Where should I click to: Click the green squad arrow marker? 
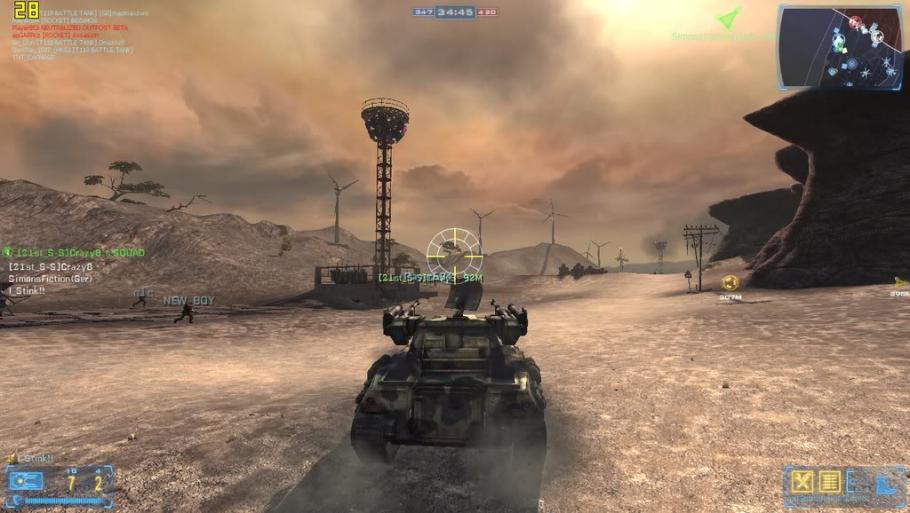(x=729, y=18)
